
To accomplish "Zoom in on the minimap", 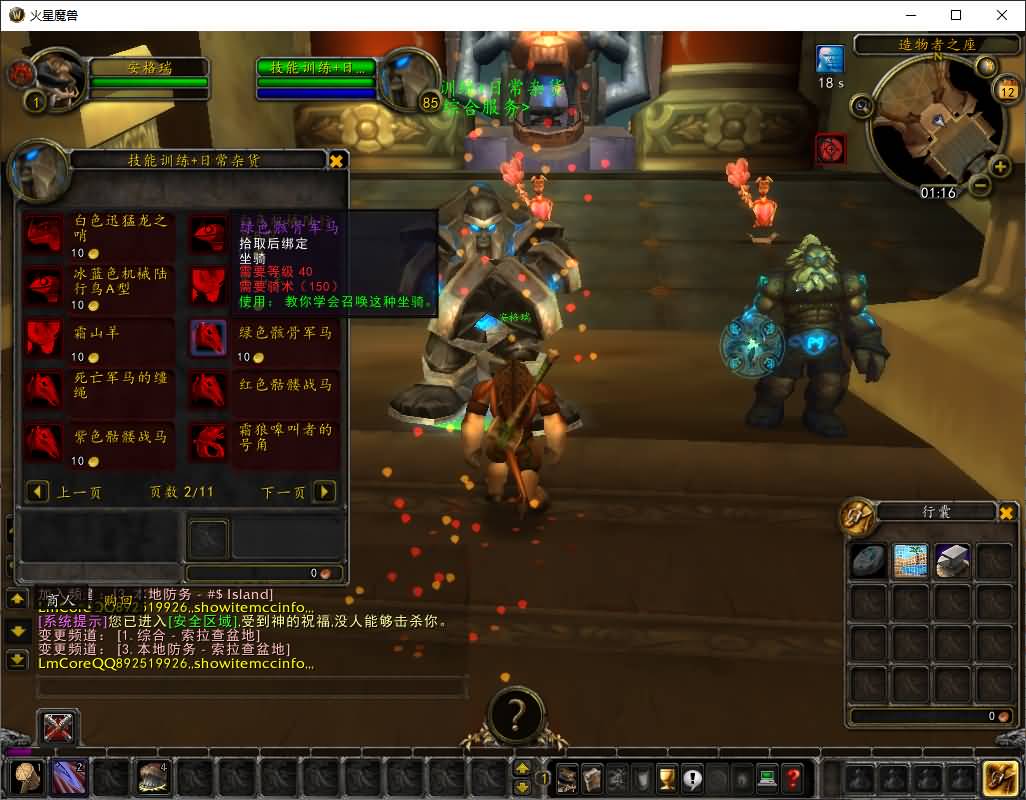I will [x=999, y=166].
